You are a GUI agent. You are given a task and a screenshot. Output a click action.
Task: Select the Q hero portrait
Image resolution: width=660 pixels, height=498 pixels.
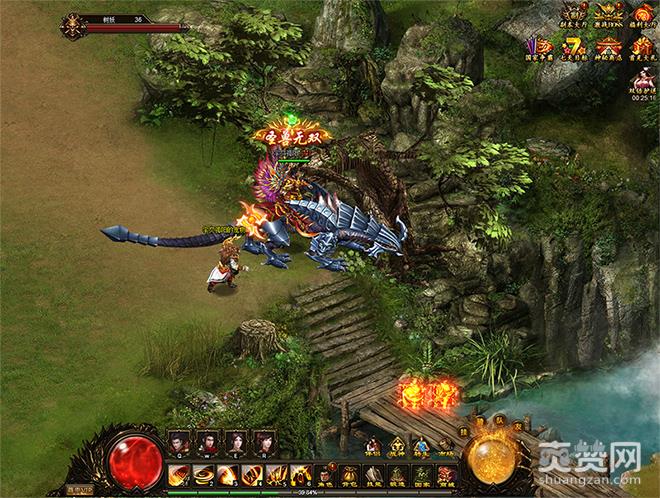[x=179, y=441]
